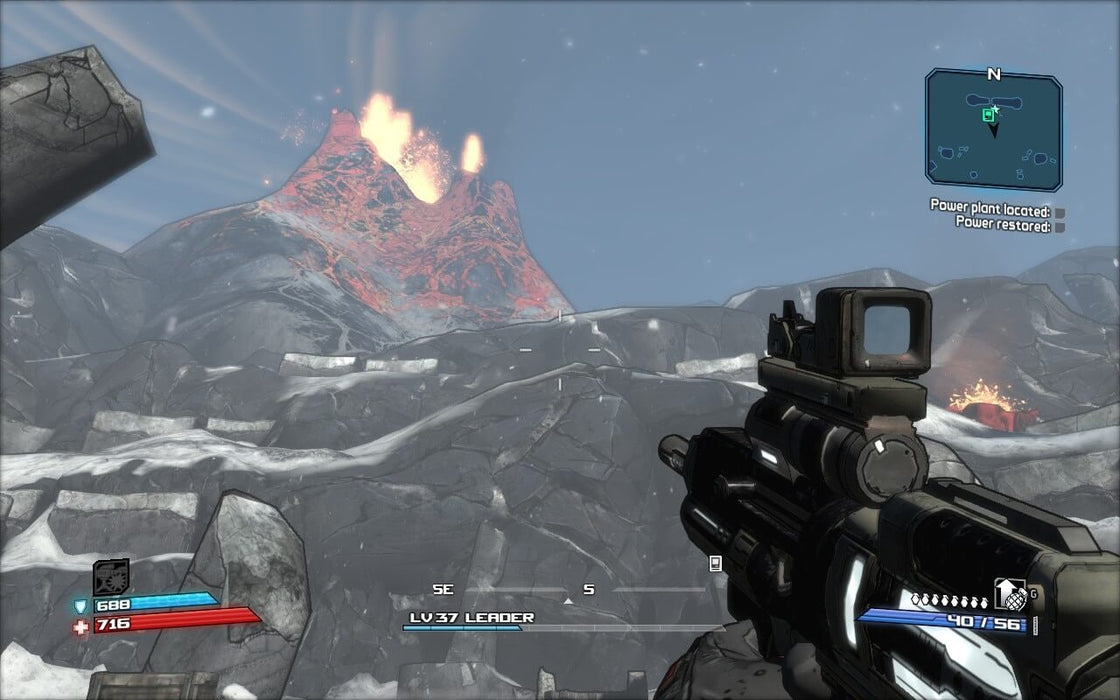Image resolution: width=1120 pixels, height=700 pixels.
Task: Click the "Power plant located" objective checkbox
Action: [1059, 212]
